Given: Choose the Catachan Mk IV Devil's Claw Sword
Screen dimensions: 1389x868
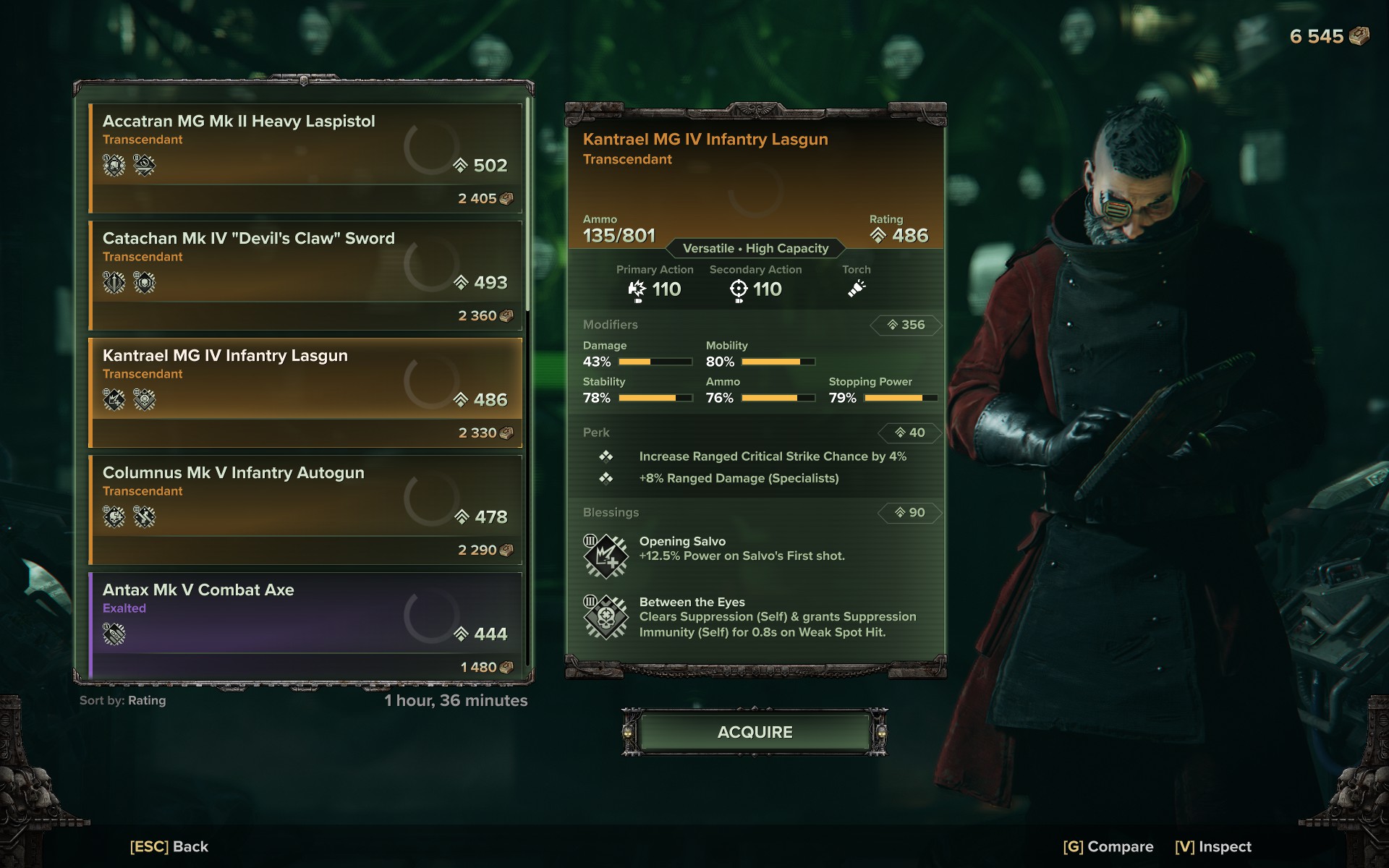Looking at the screenshot, I should point(305,275).
